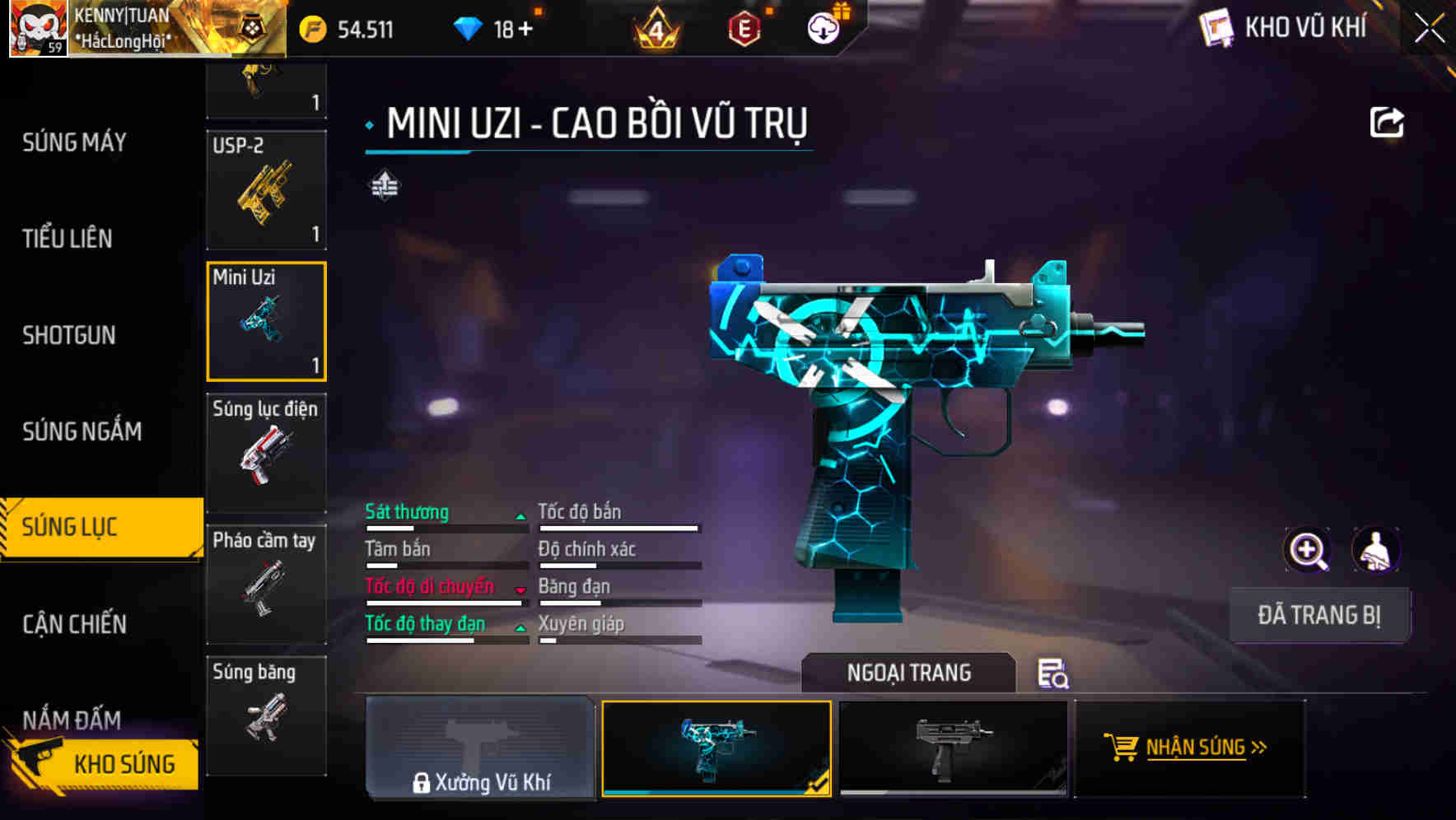The width and height of the screenshot is (1456, 820).
Task: Choose the USP-2 pistol slot
Action: click(x=266, y=190)
